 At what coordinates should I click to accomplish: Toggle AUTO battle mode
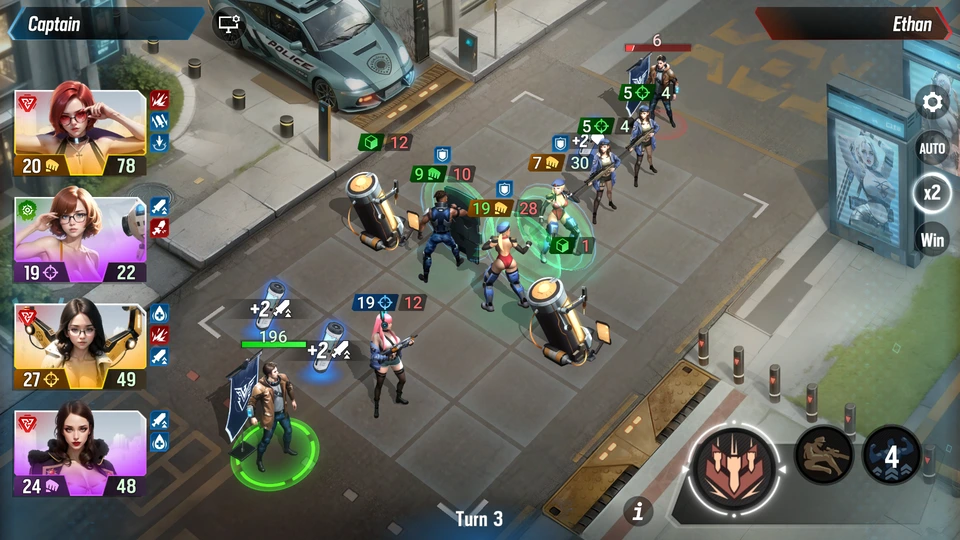click(932, 148)
